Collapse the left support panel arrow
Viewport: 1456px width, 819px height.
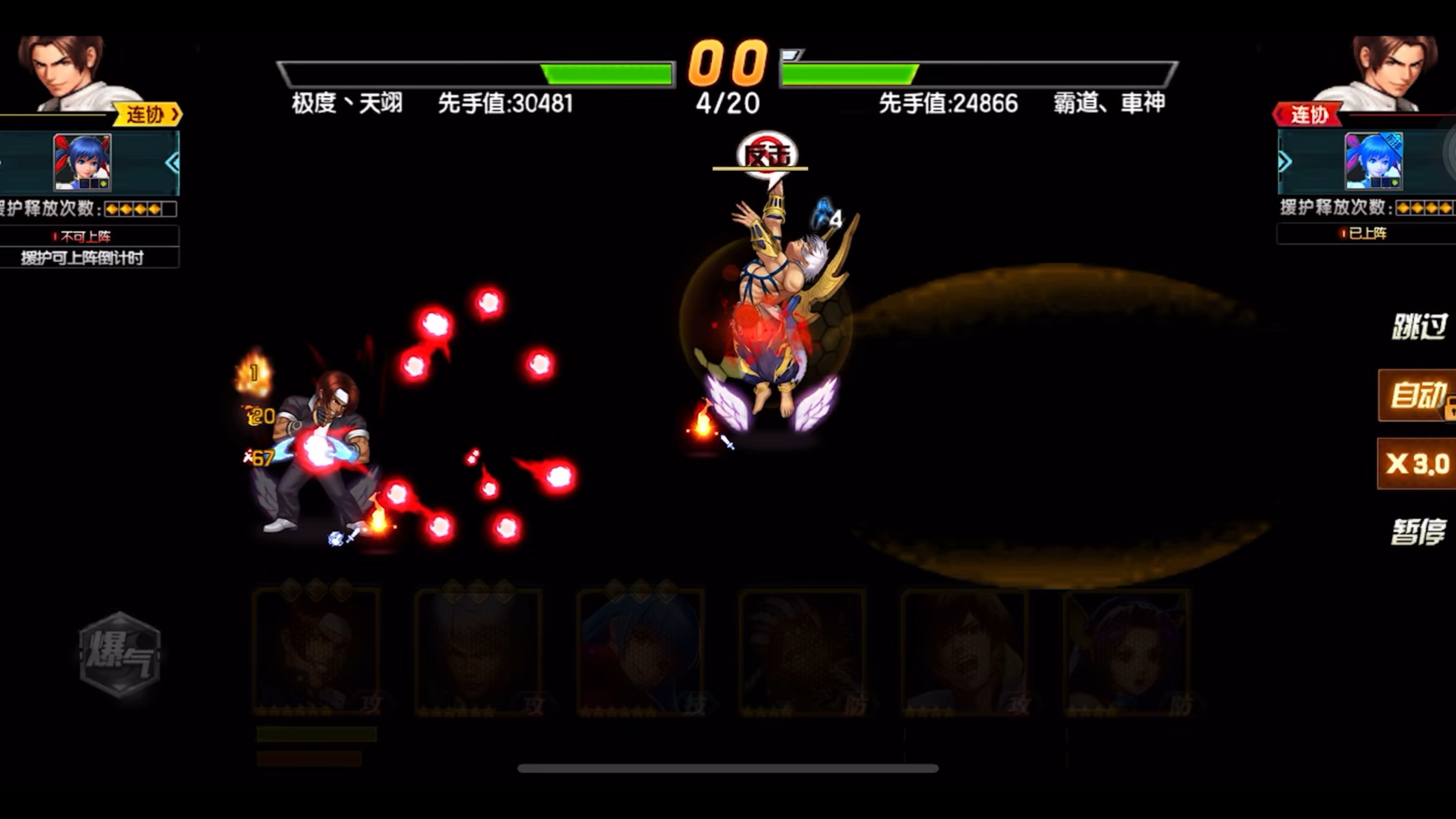point(172,163)
